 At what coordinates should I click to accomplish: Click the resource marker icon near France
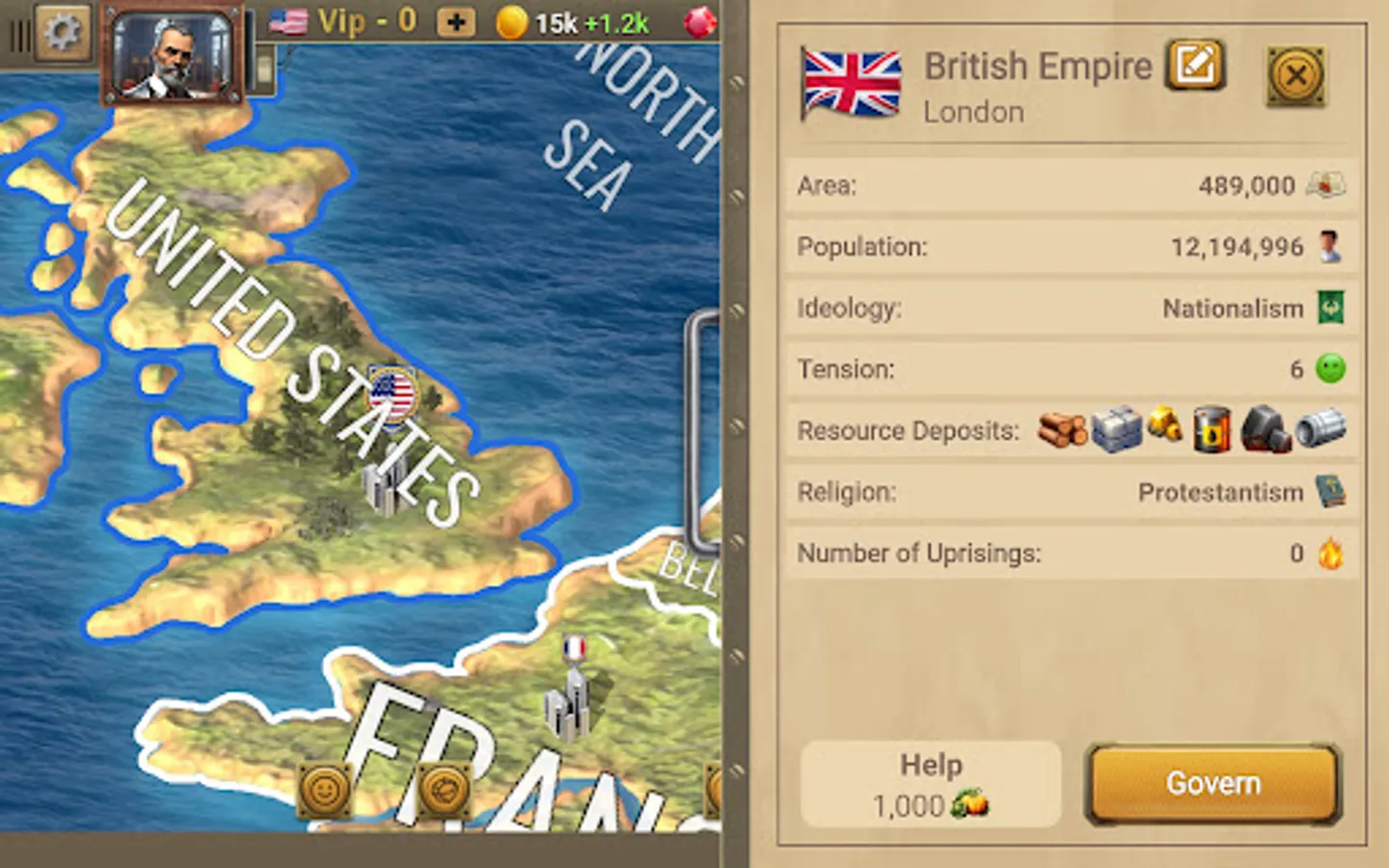tap(444, 787)
